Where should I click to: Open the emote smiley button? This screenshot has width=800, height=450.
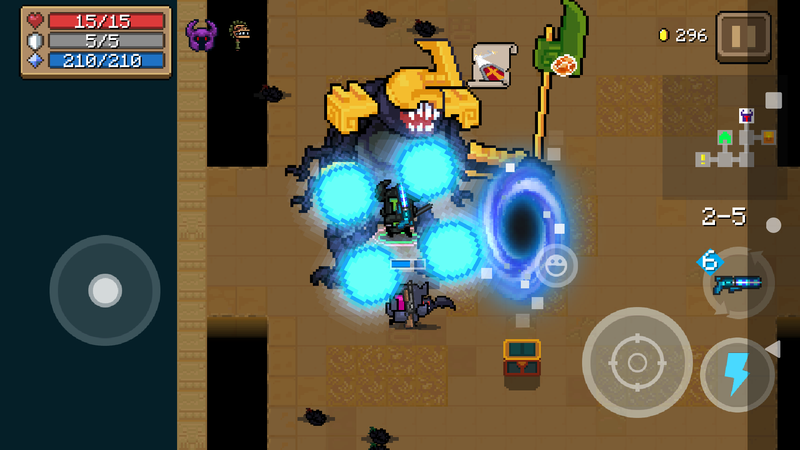[555, 265]
